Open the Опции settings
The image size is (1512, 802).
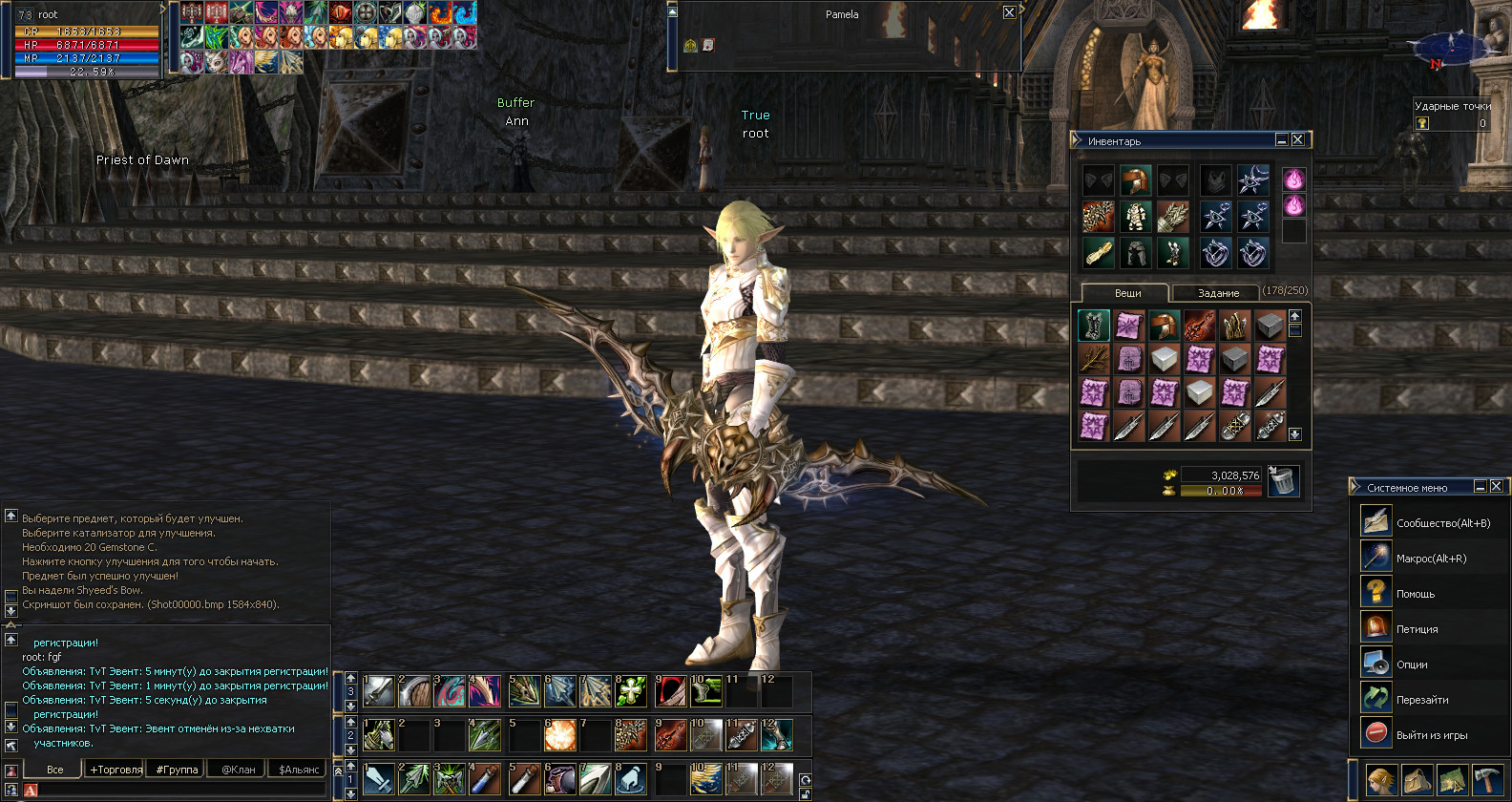point(1412,665)
